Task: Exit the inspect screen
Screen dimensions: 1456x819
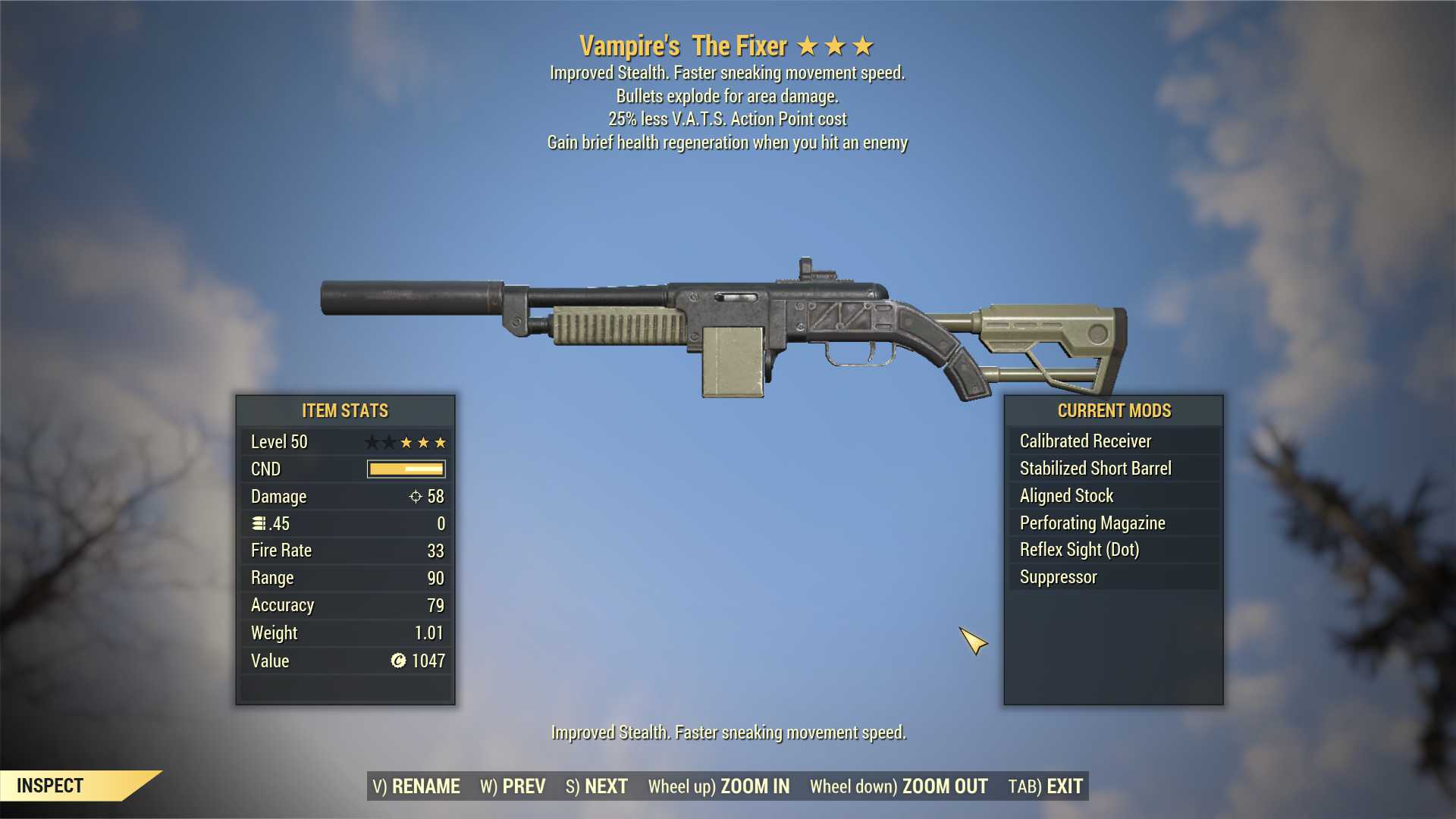Action: pyautogui.click(x=1045, y=786)
